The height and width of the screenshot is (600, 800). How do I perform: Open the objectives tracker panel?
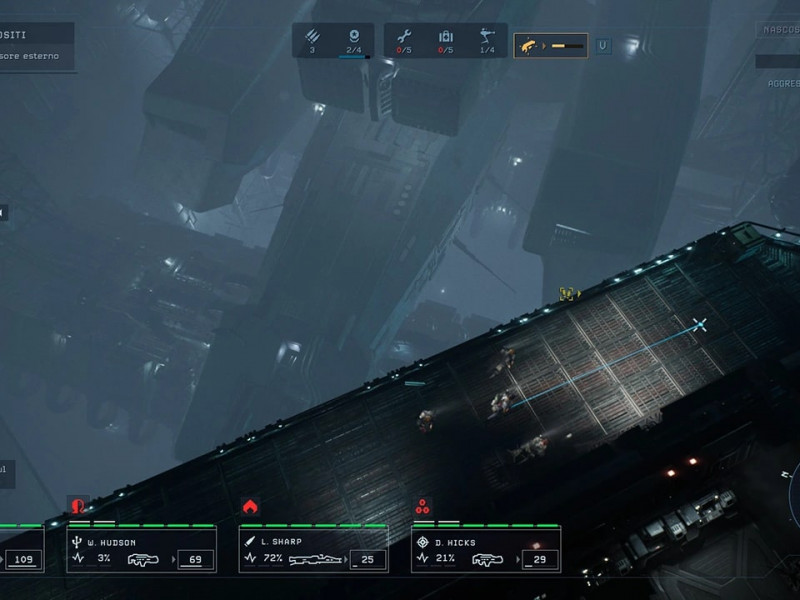37,47
